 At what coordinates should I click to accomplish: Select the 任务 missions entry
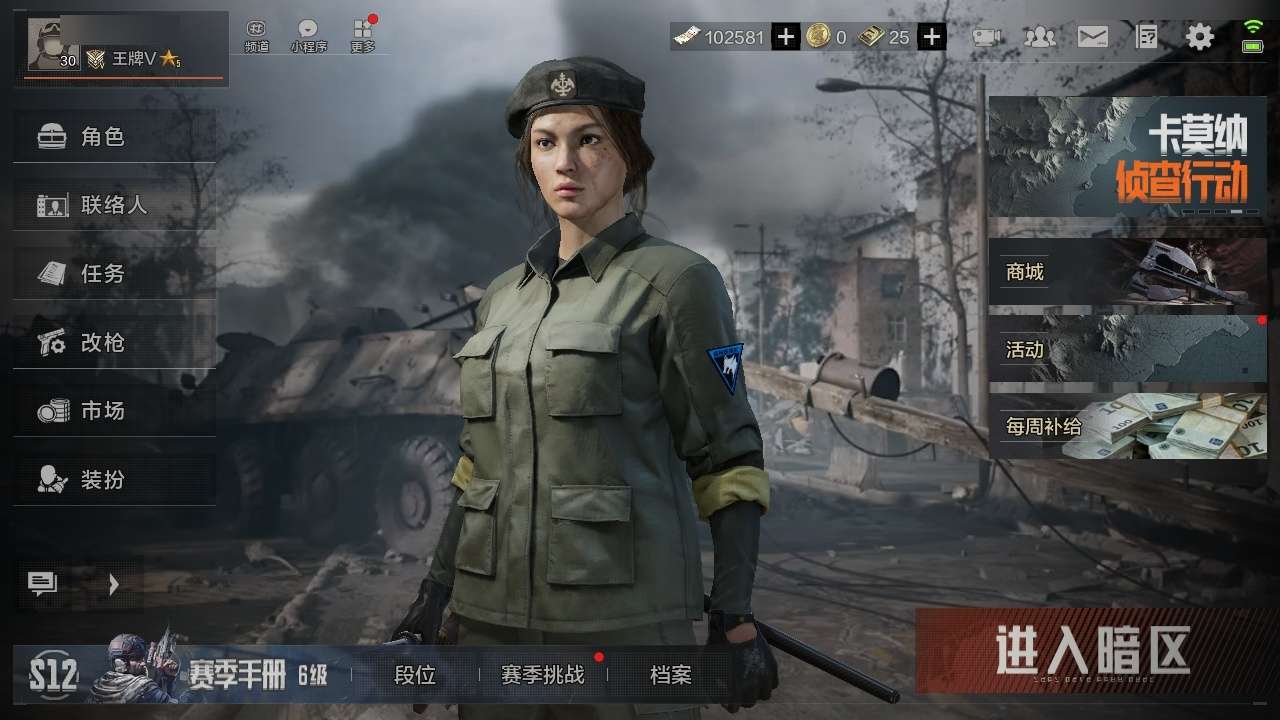pos(114,273)
